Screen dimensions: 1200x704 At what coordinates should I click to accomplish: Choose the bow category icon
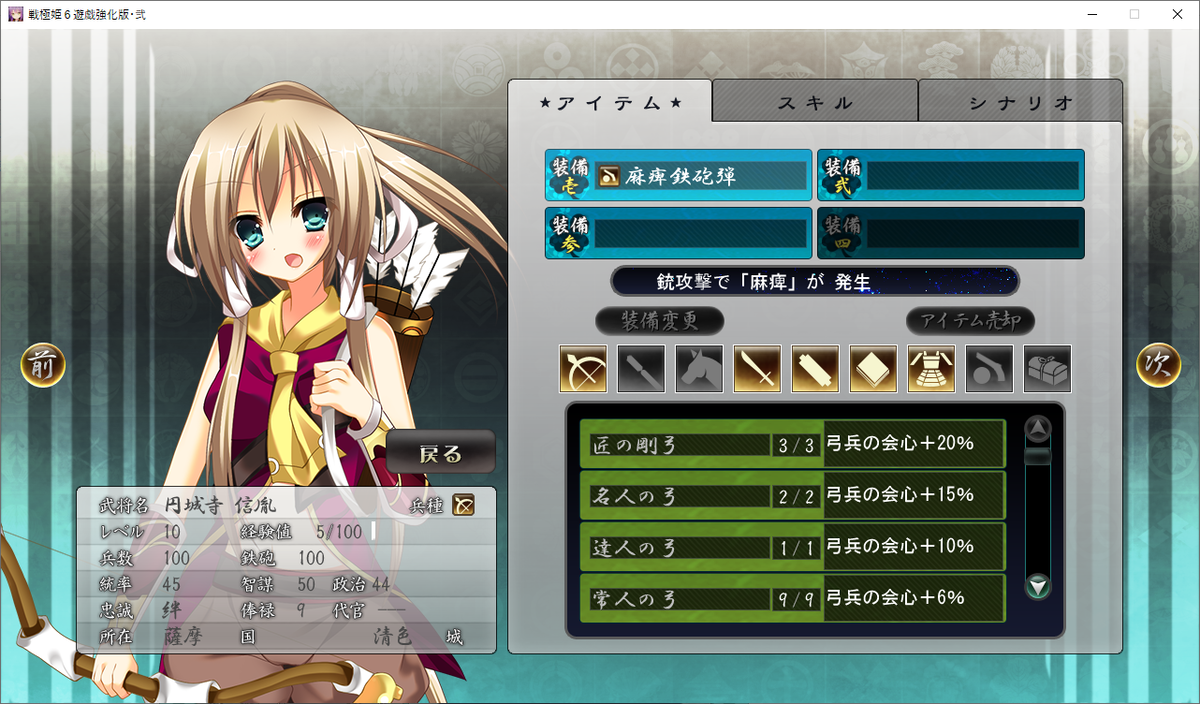pyautogui.click(x=583, y=369)
